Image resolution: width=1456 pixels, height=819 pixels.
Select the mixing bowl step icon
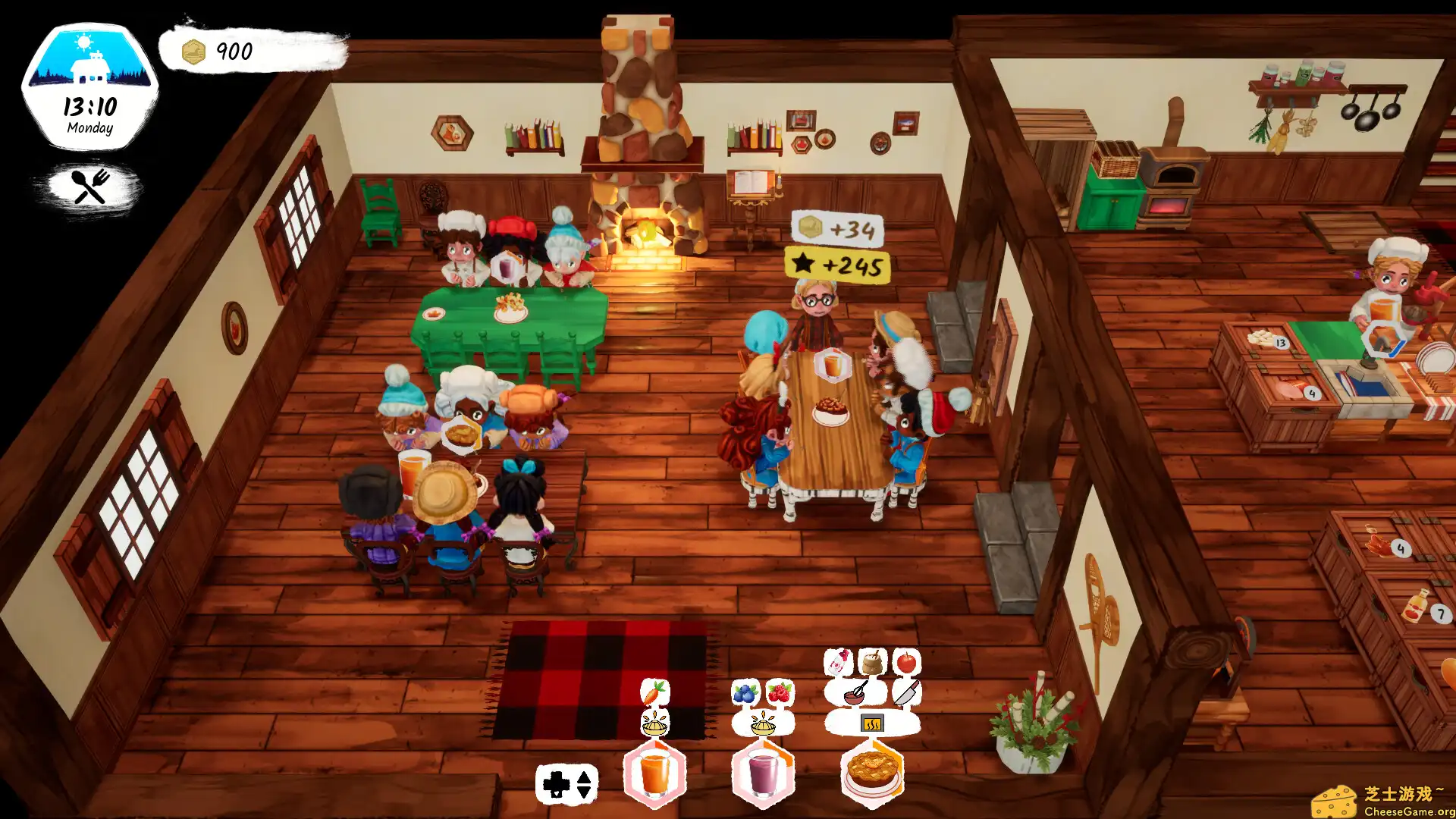854,692
